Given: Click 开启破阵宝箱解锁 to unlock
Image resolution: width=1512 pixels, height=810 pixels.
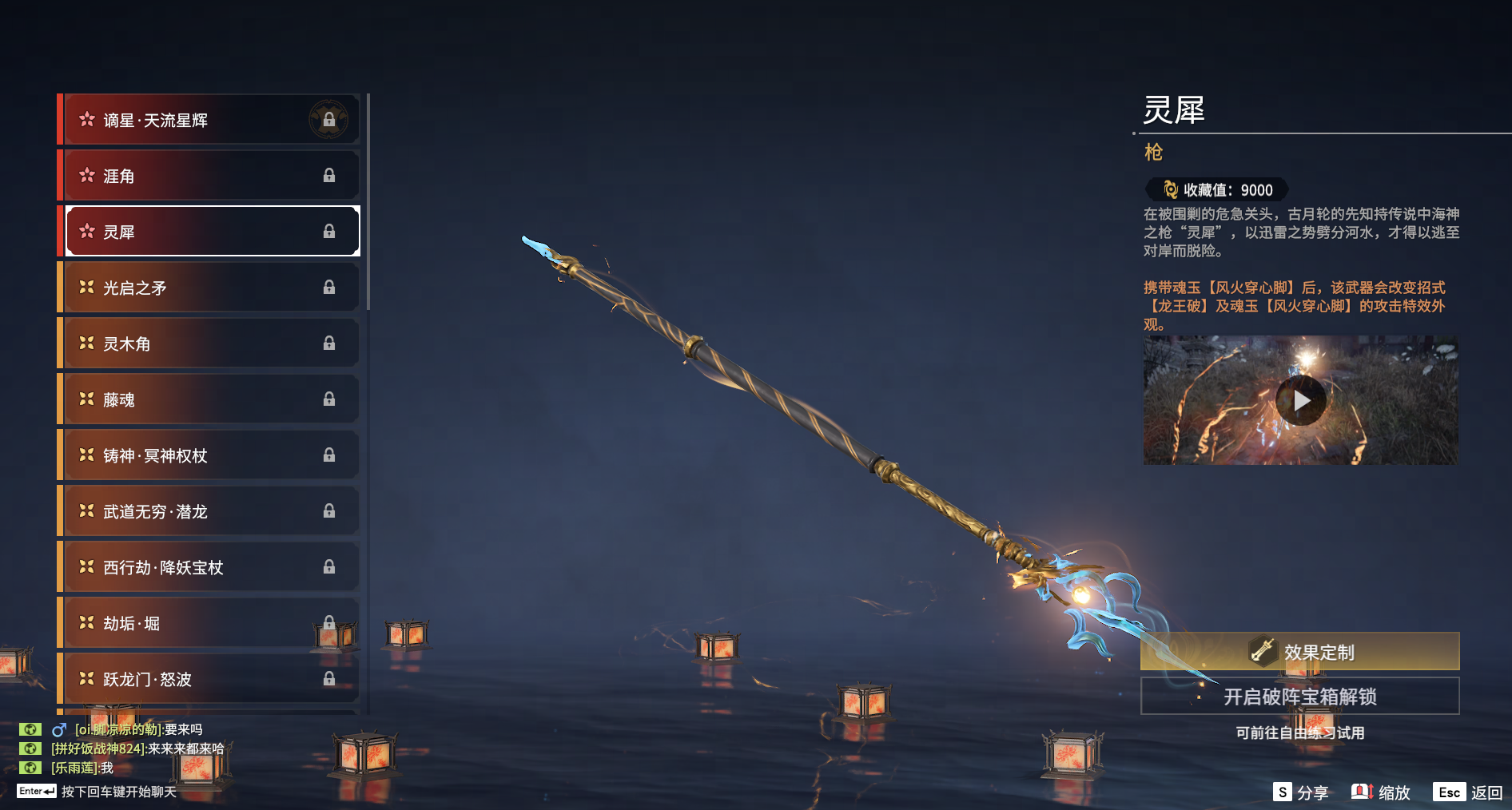Looking at the screenshot, I should tap(1300, 697).
